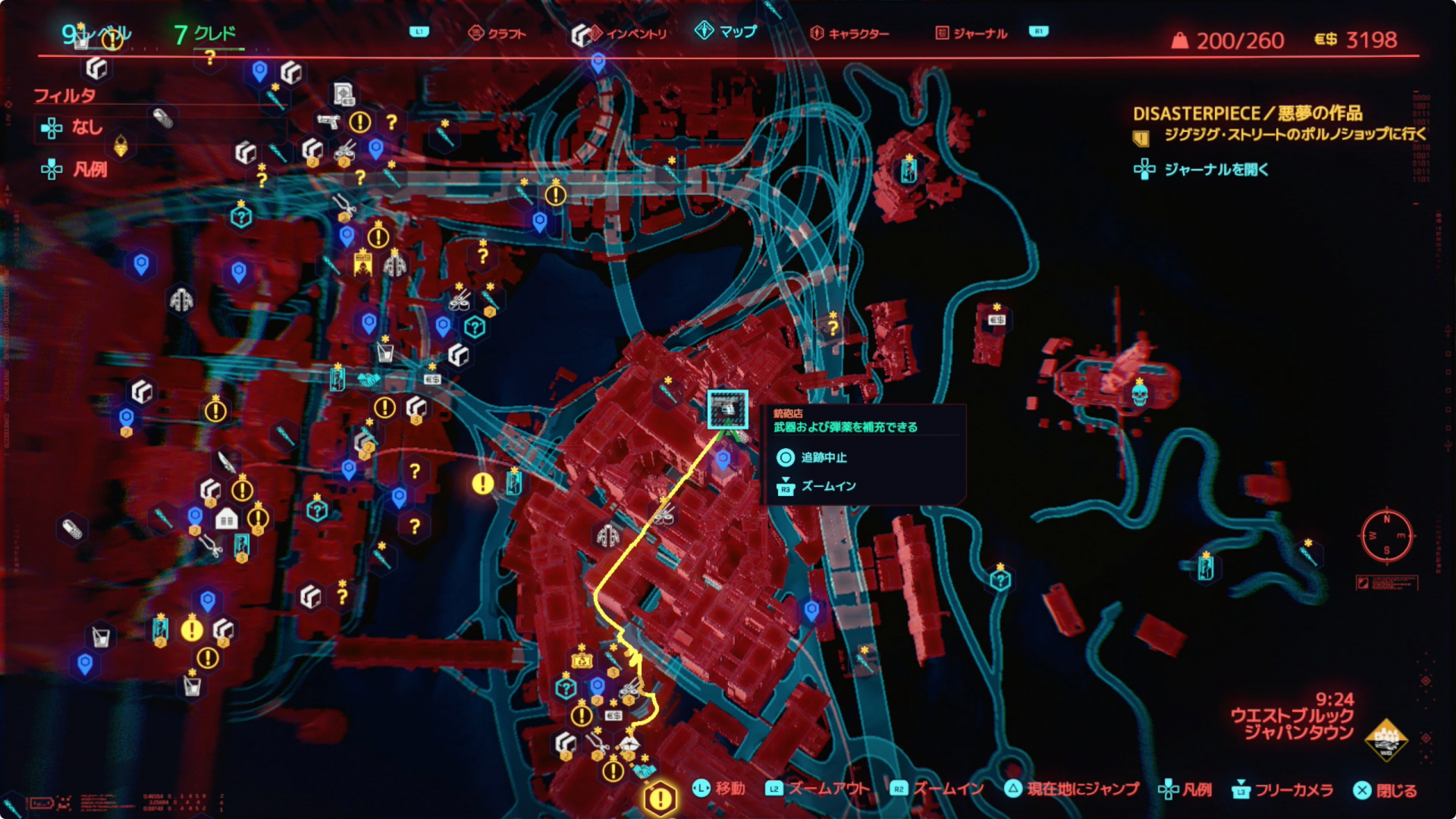Select the skull marker on the island

point(1139,394)
